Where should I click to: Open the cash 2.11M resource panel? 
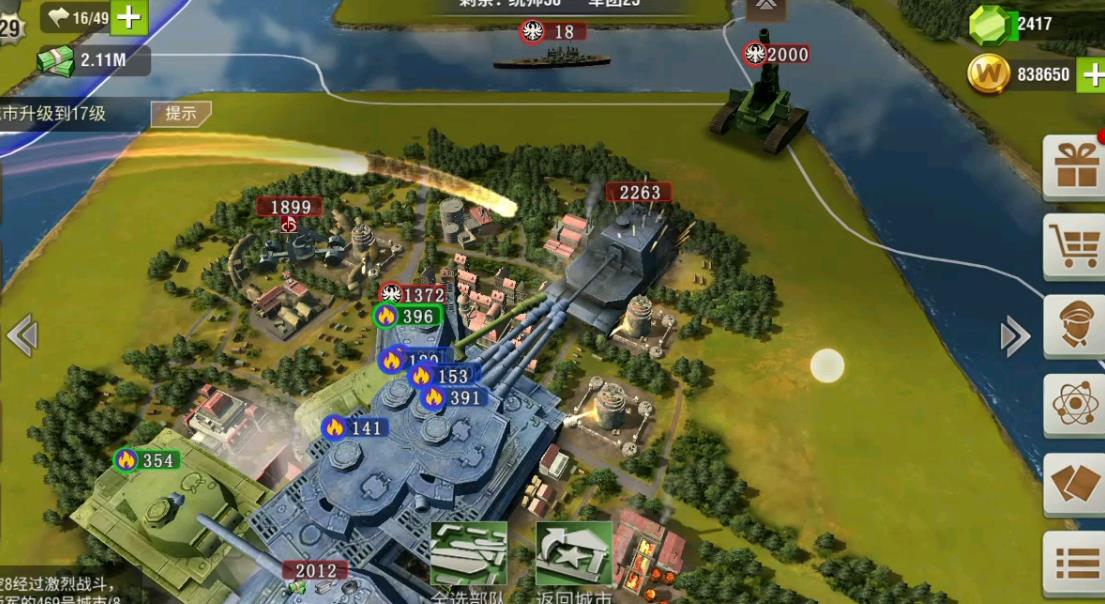click(x=93, y=60)
